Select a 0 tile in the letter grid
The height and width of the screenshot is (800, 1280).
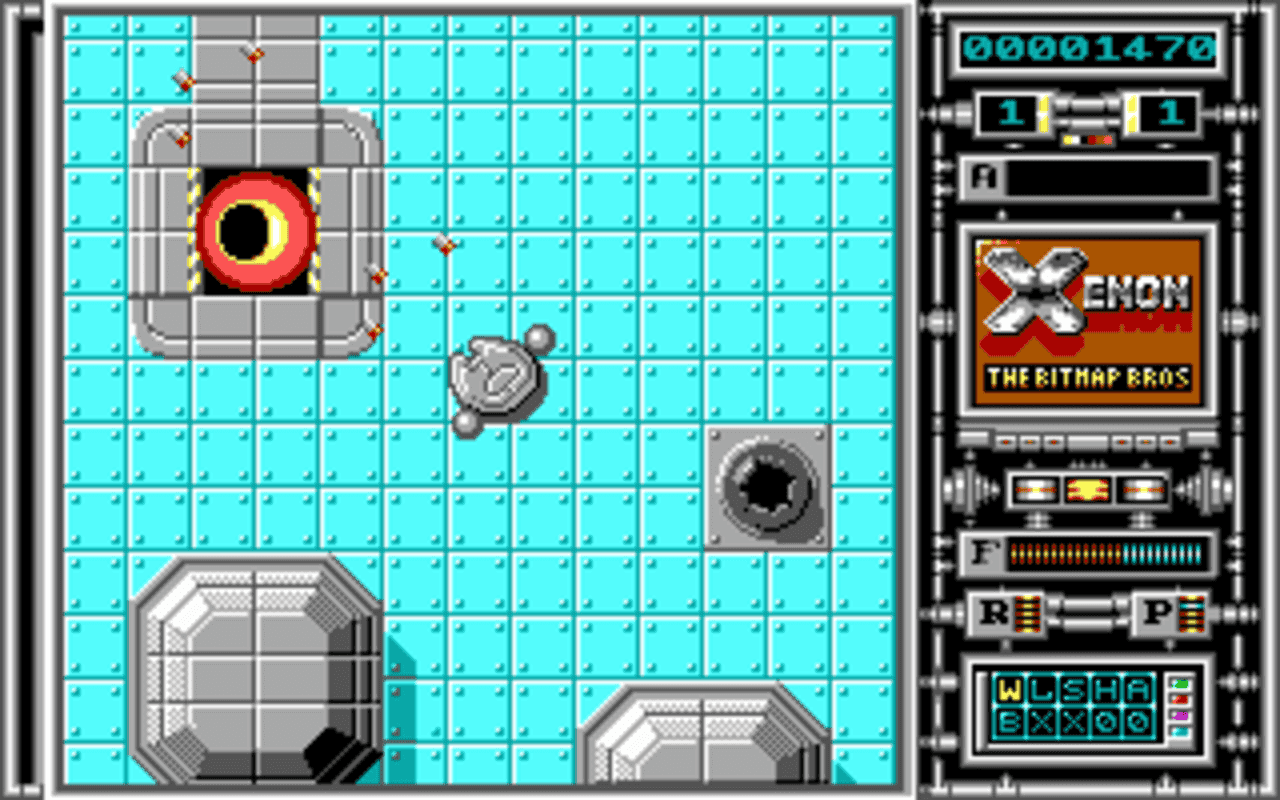tap(1104, 722)
